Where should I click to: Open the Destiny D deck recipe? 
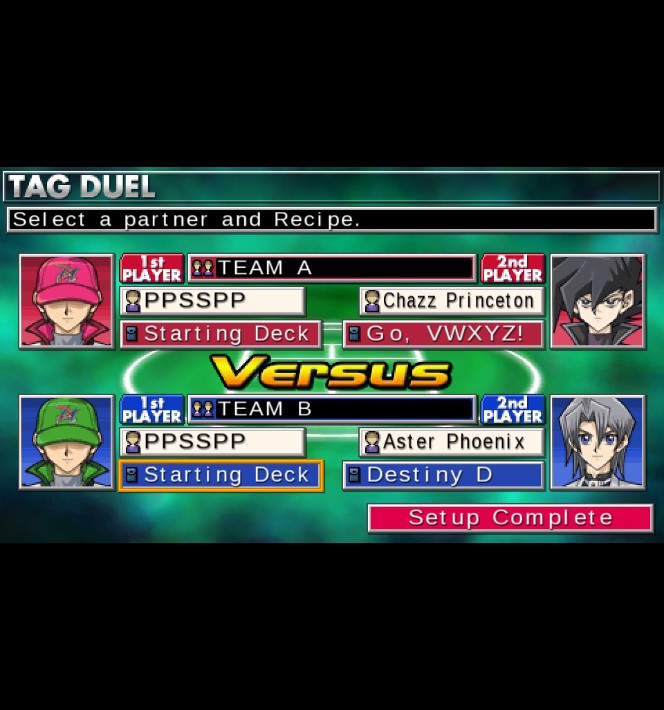(x=443, y=475)
